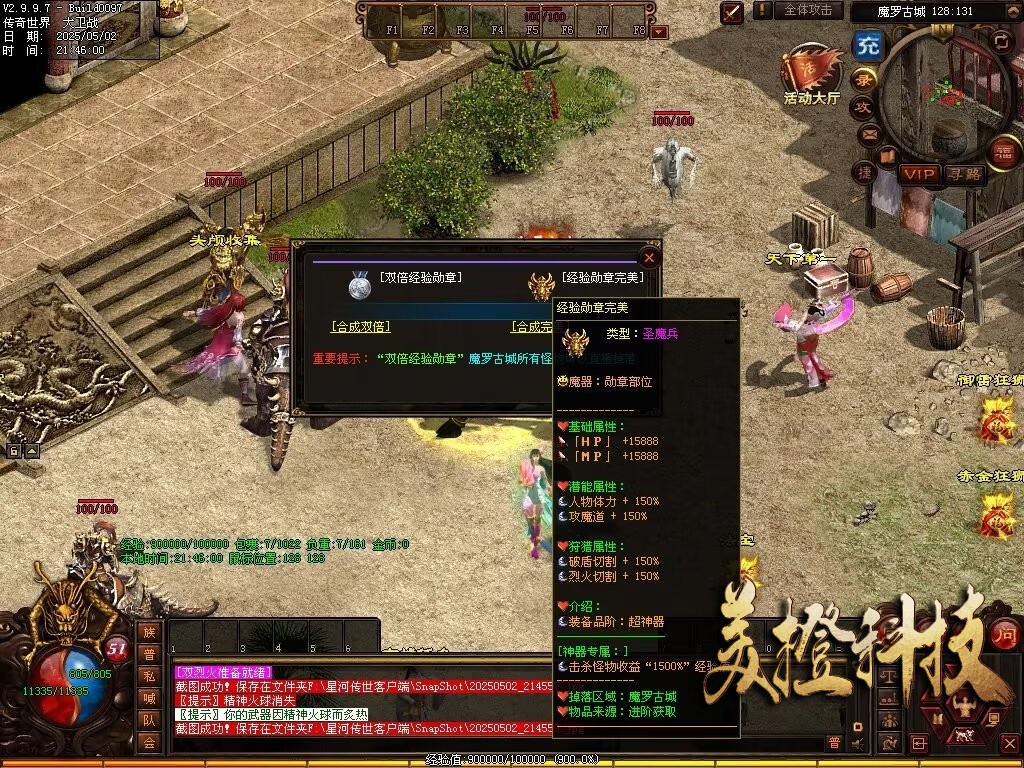Viewport: 1024px width, 768px height.
Task: Open the 捷 shortcut button
Action: pyautogui.click(x=864, y=172)
